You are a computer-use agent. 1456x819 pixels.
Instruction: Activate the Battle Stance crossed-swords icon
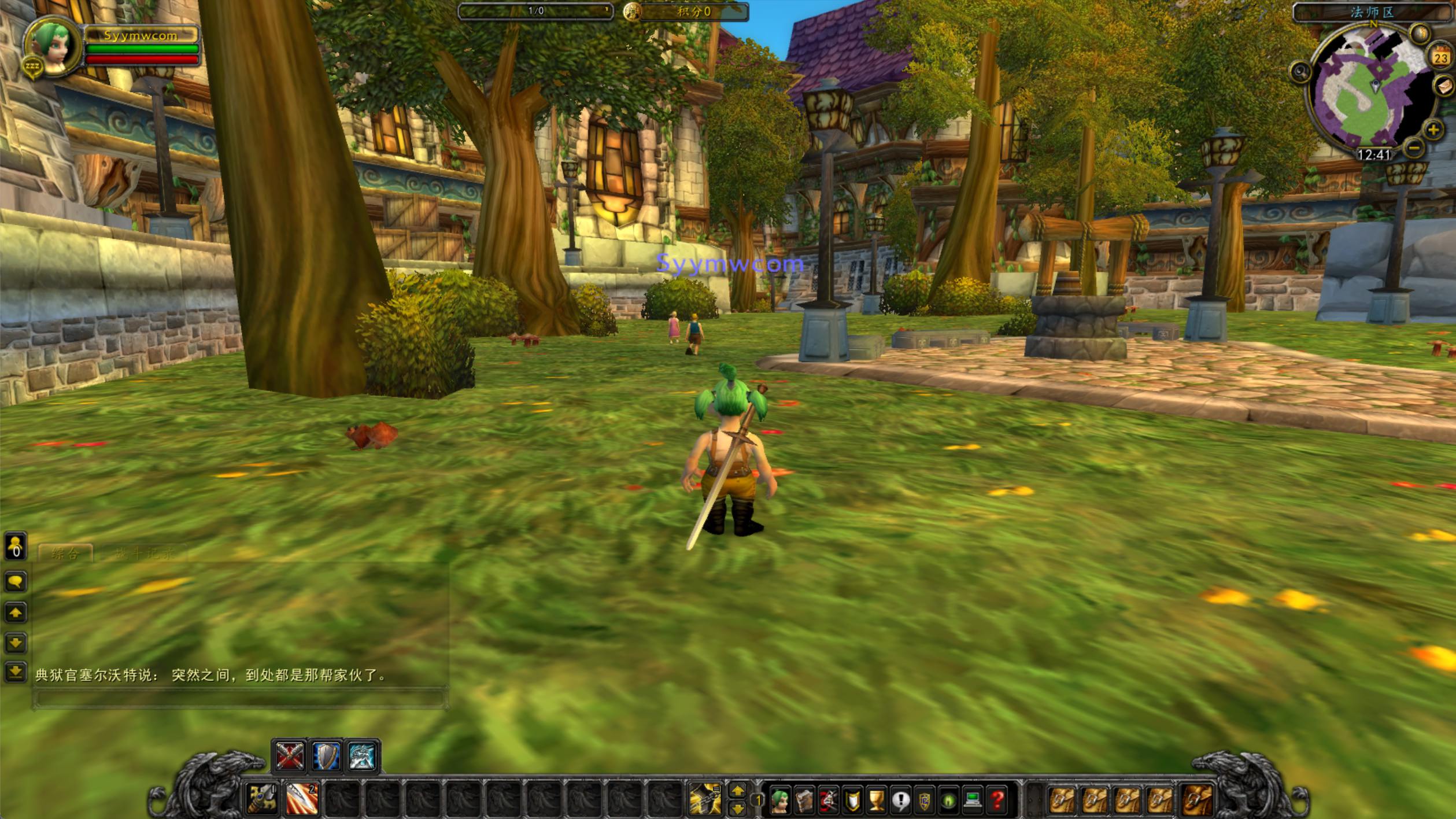tap(290, 756)
